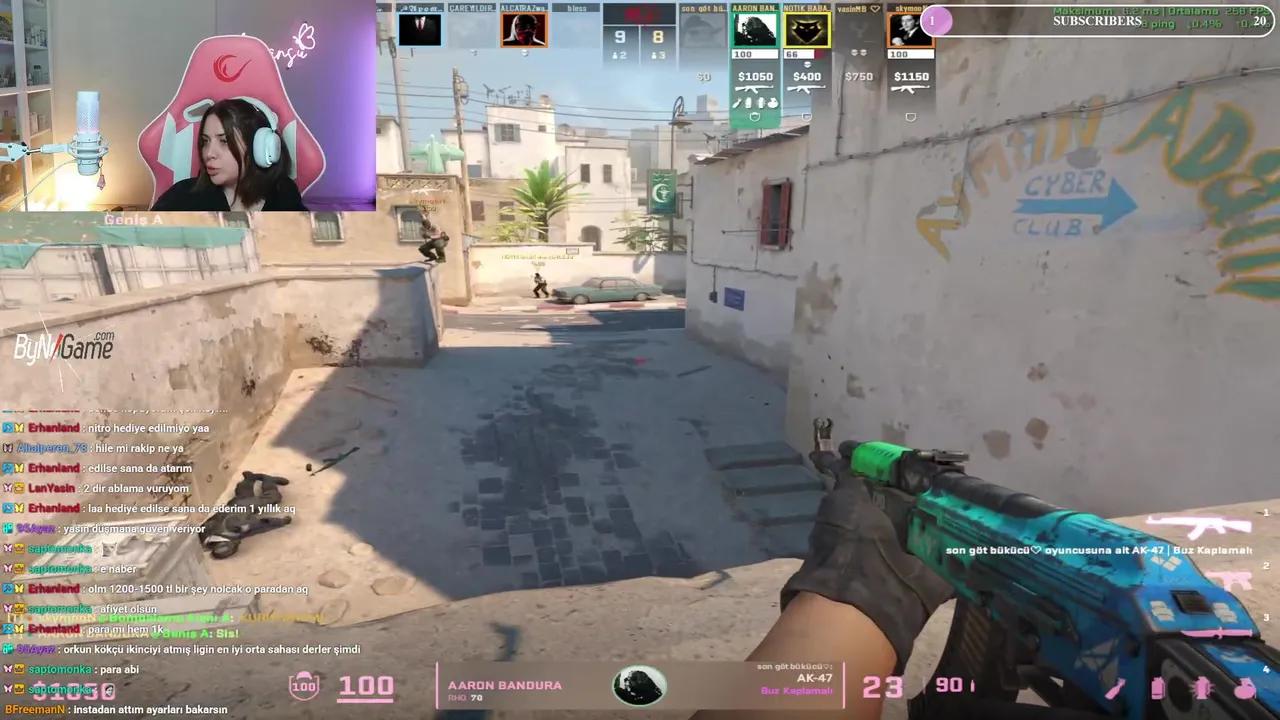Open AARON BANDURA's avatar on the scoreboard
Image resolution: width=1280 pixels, height=720 pixels.
[755, 31]
